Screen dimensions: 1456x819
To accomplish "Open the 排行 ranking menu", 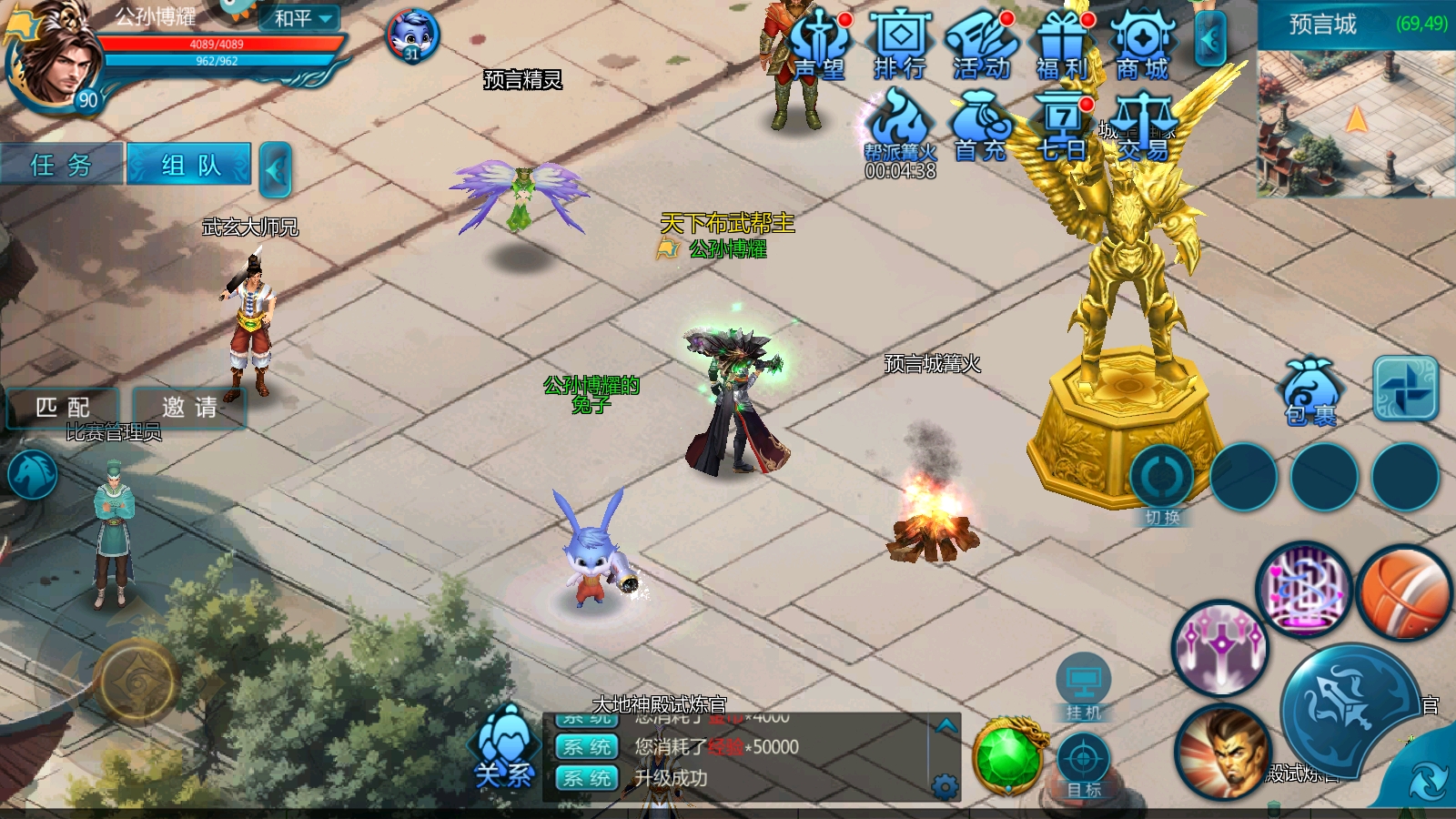I will pos(900,45).
